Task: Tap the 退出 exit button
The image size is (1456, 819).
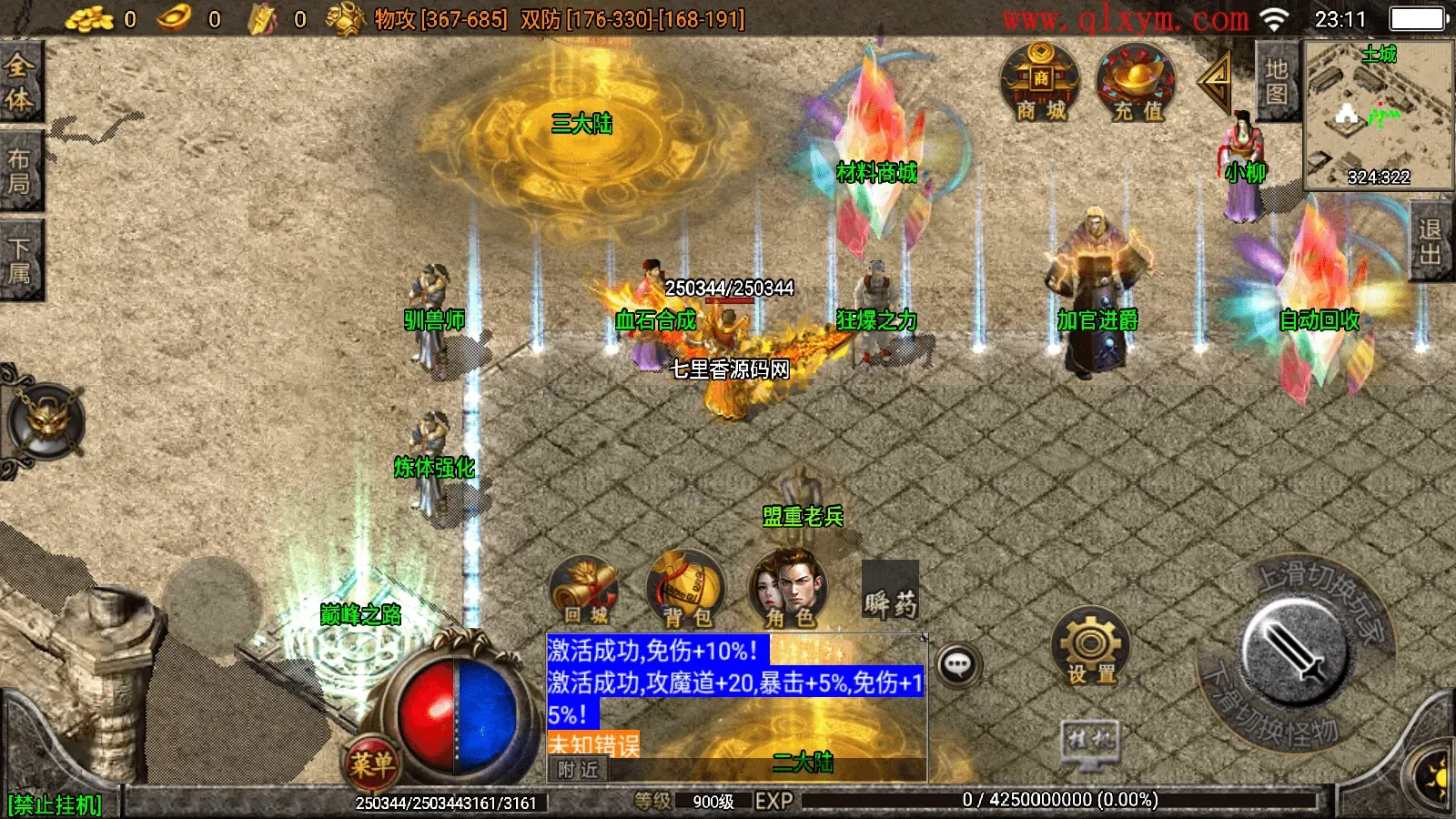Action: (1431, 241)
